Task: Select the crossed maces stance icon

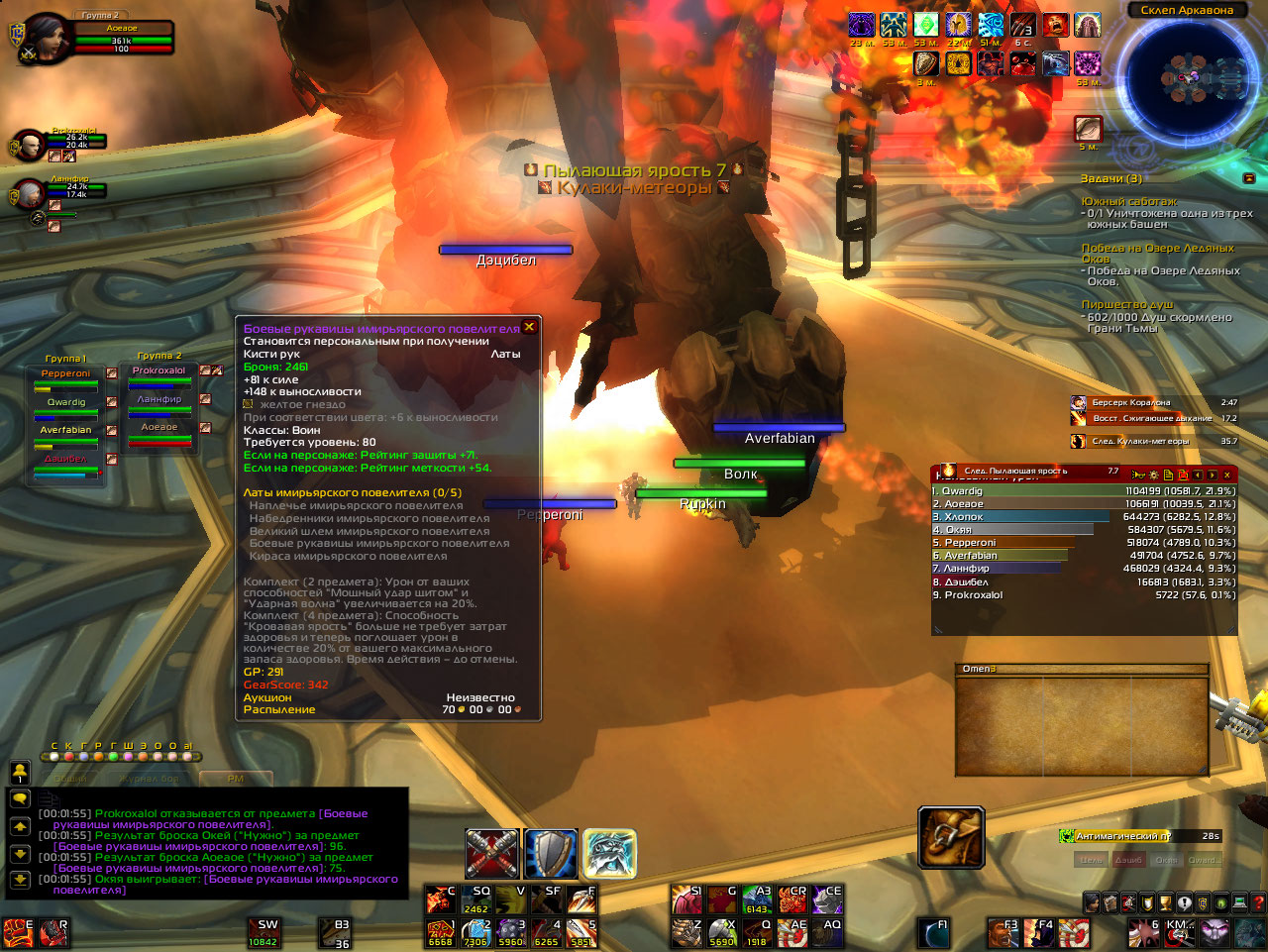Action: click(x=492, y=853)
